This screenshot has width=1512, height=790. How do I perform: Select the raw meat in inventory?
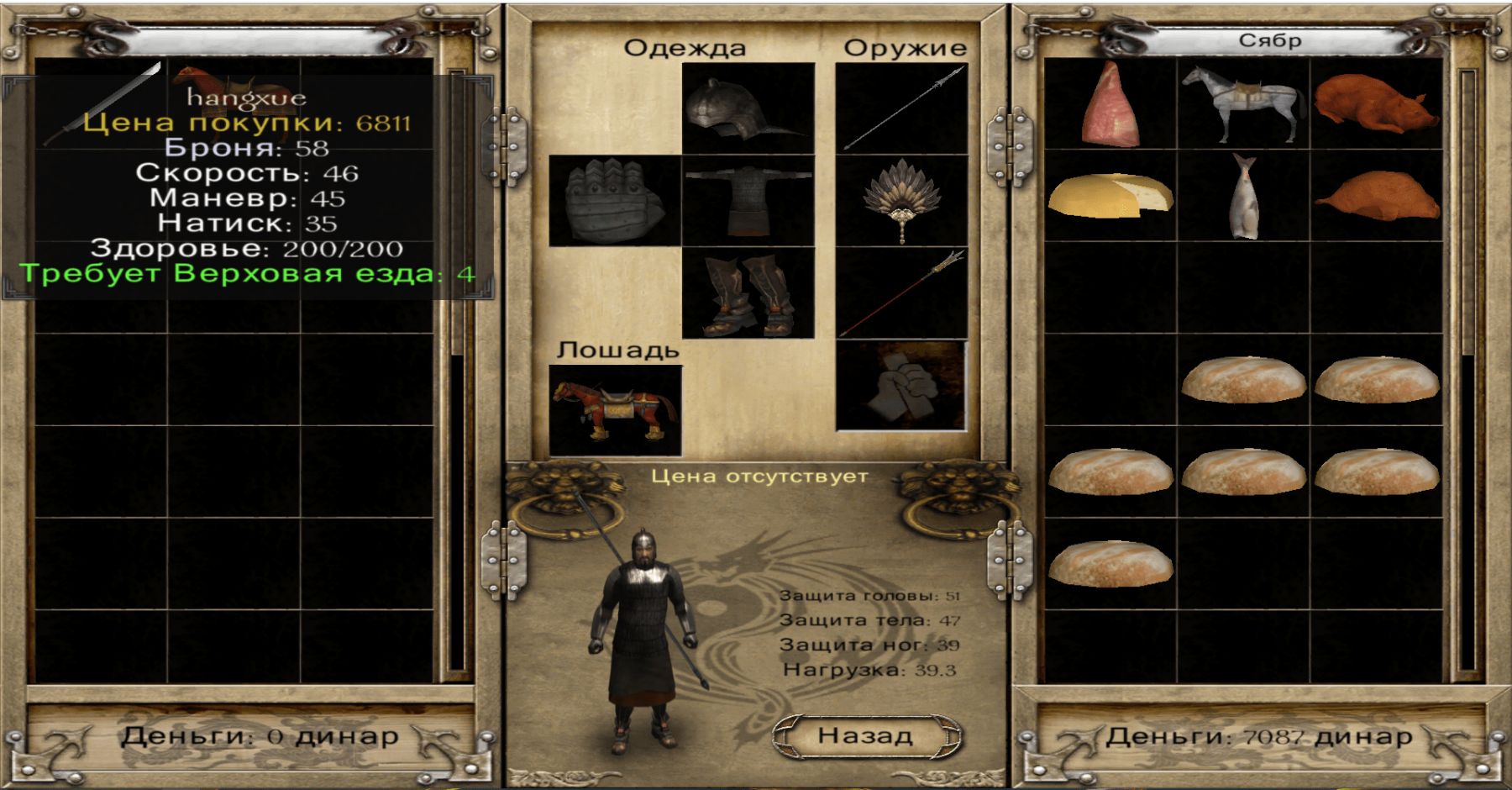[1110, 105]
